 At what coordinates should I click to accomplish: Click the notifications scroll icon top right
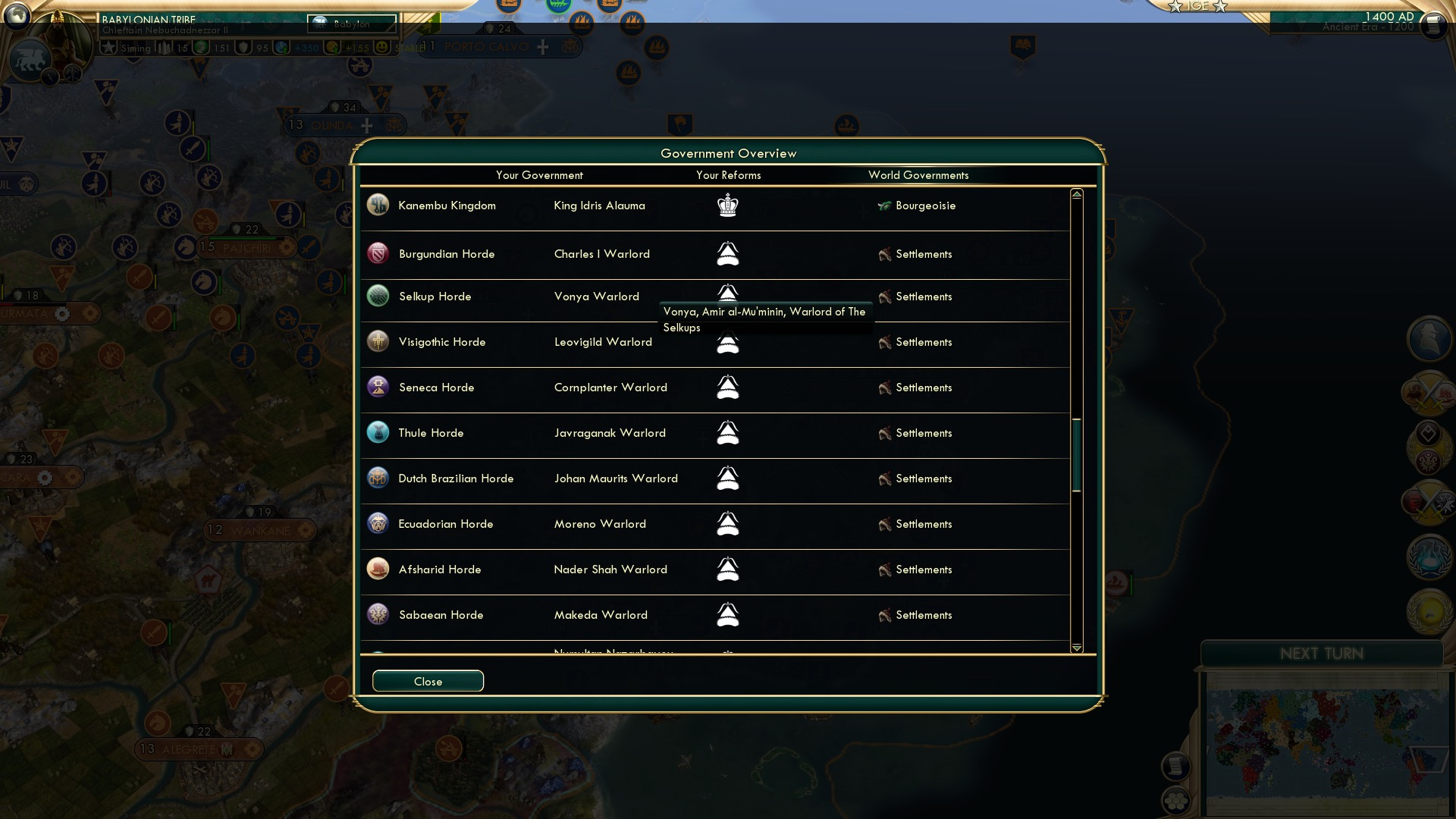pyautogui.click(x=1433, y=25)
